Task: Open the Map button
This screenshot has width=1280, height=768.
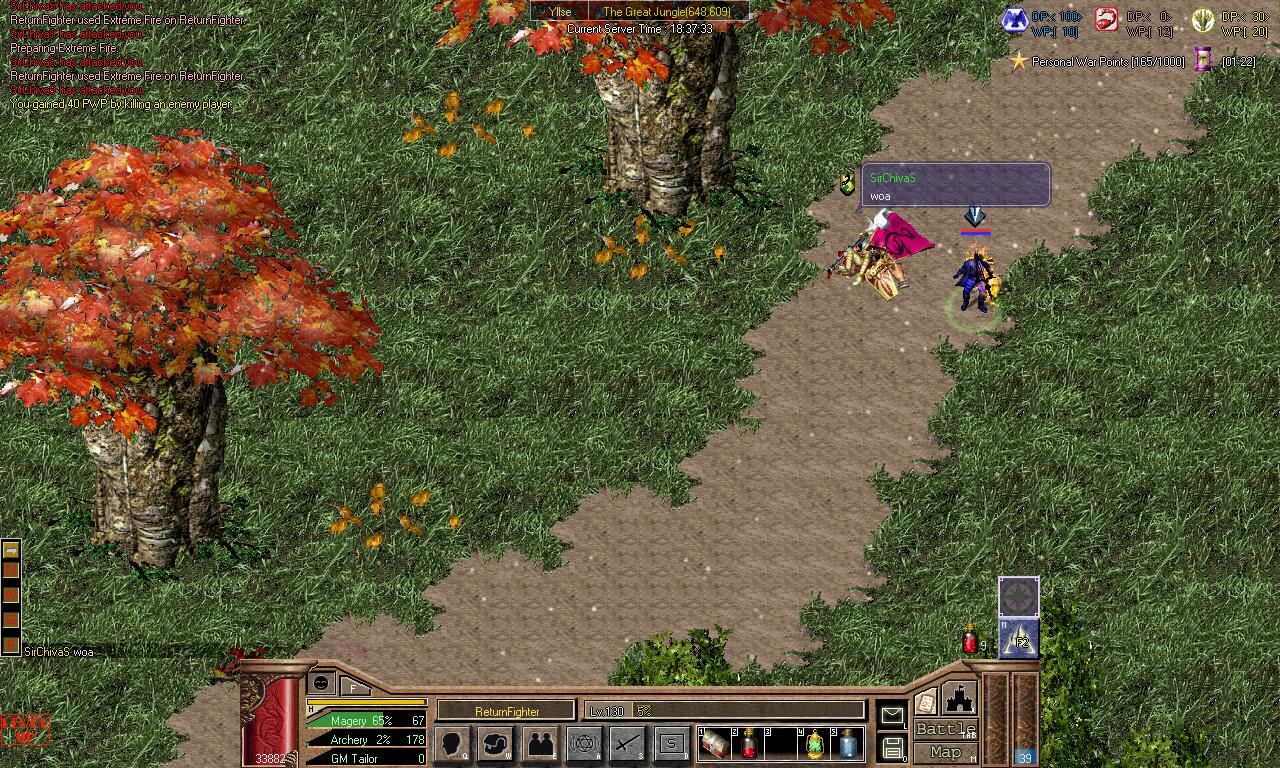Action: click(945, 752)
